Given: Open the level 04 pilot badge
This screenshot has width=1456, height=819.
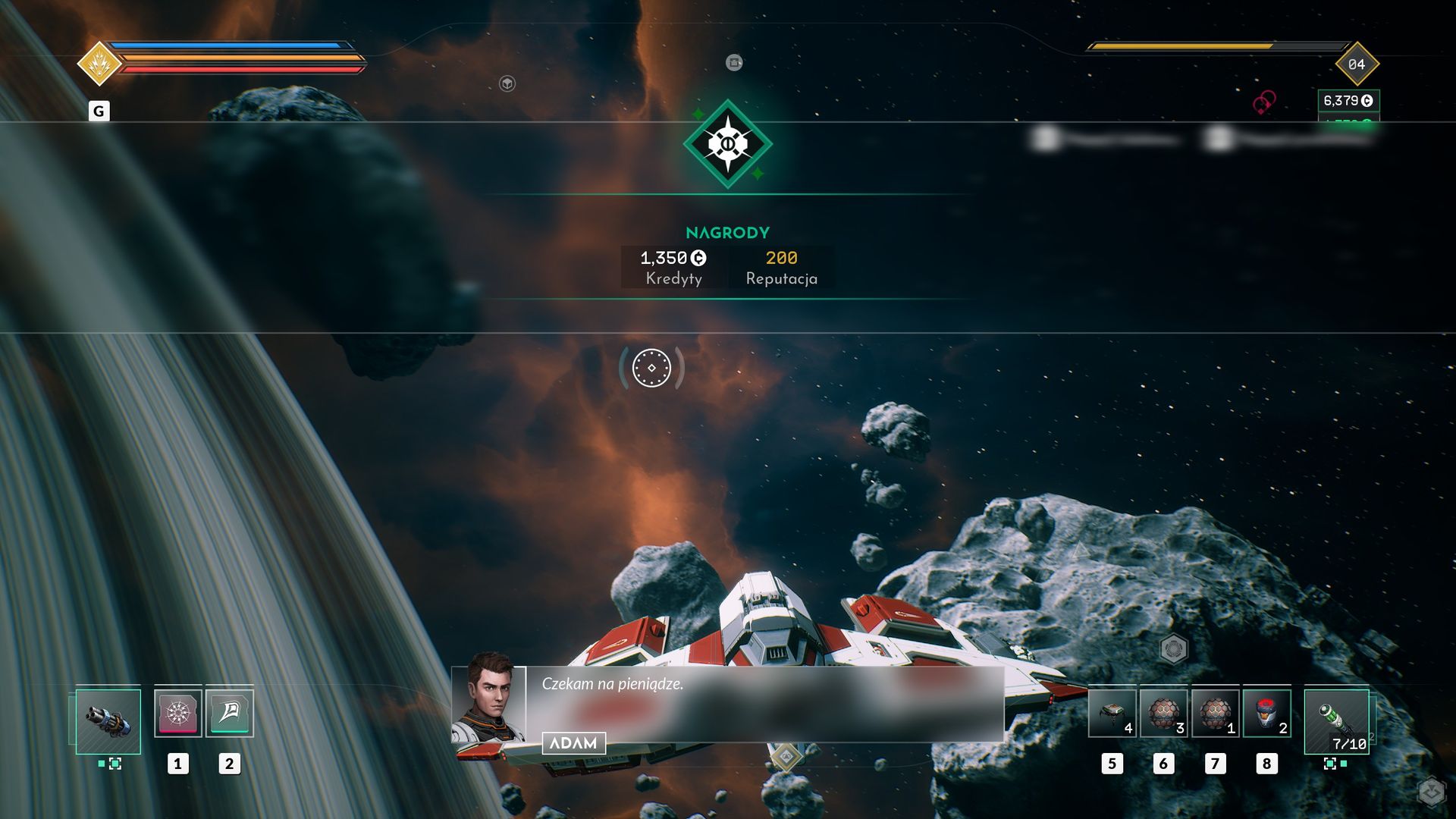Looking at the screenshot, I should point(1357,64).
